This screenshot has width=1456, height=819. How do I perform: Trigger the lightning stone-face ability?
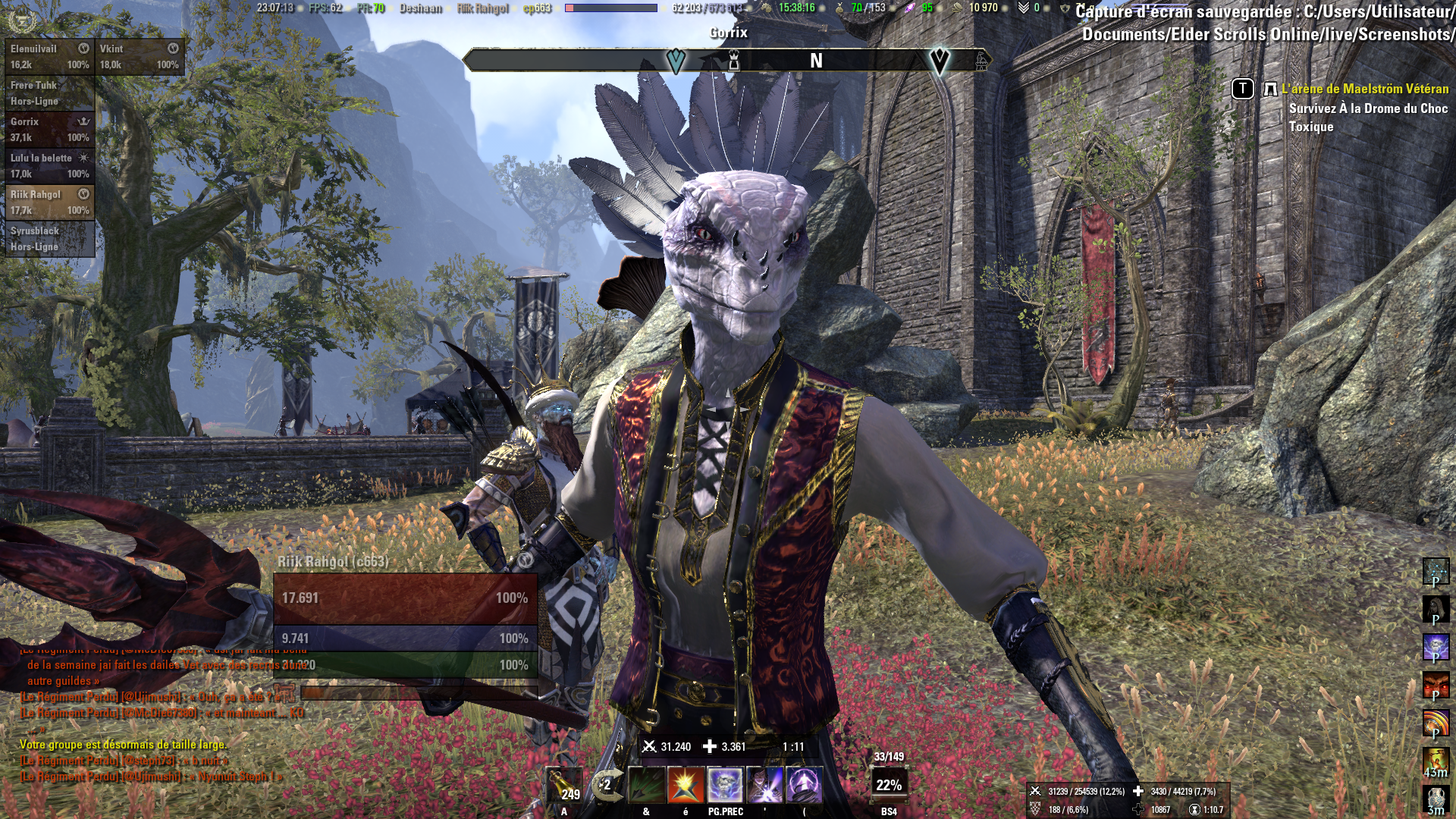pyautogui.click(x=725, y=785)
